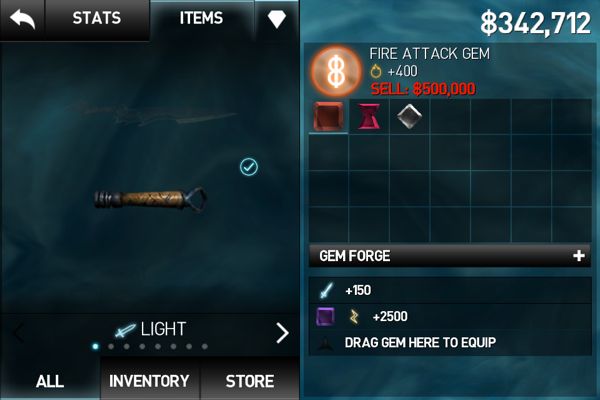Show the next weapon category
This screenshot has width=600, height=400.
click(x=282, y=333)
